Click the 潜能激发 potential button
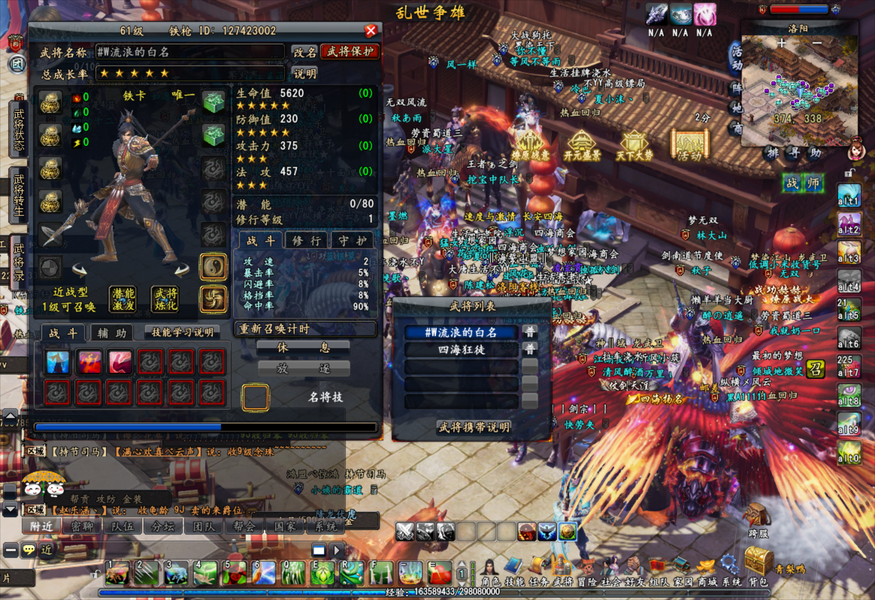875x600 pixels. [x=123, y=299]
